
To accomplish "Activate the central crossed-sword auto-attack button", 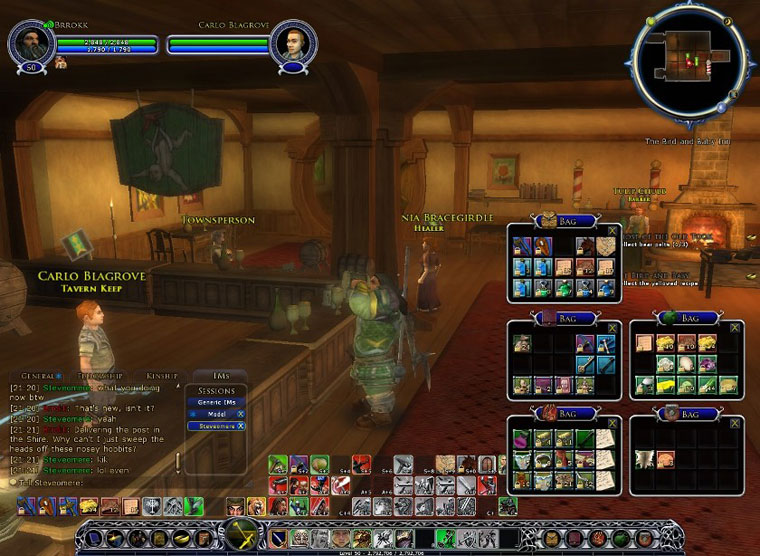I will tap(240, 537).
